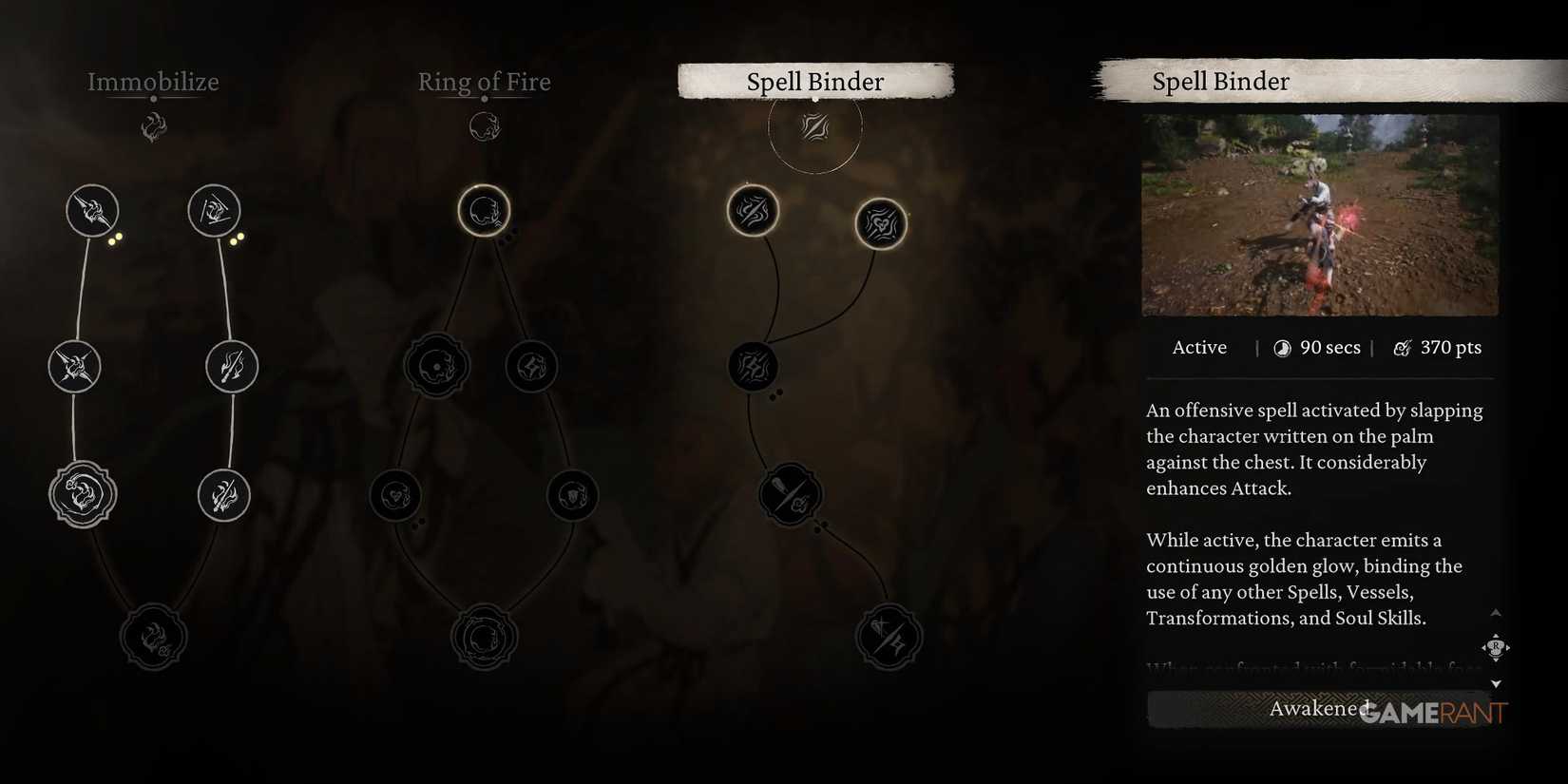Click the quill icon beside 370 pts
This screenshot has height=784, width=1568.
tap(1404, 348)
